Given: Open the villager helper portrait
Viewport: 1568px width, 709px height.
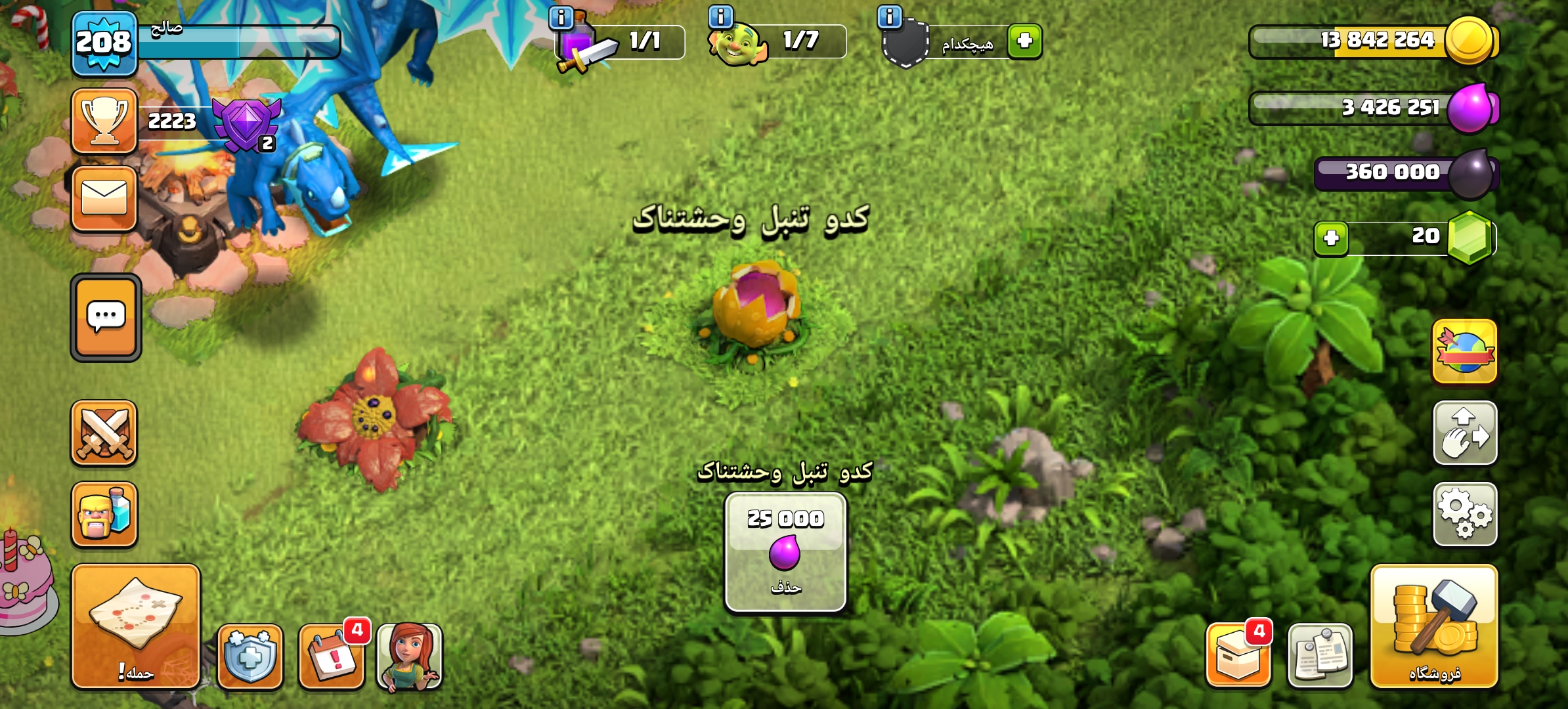Looking at the screenshot, I should pyautogui.click(x=410, y=655).
